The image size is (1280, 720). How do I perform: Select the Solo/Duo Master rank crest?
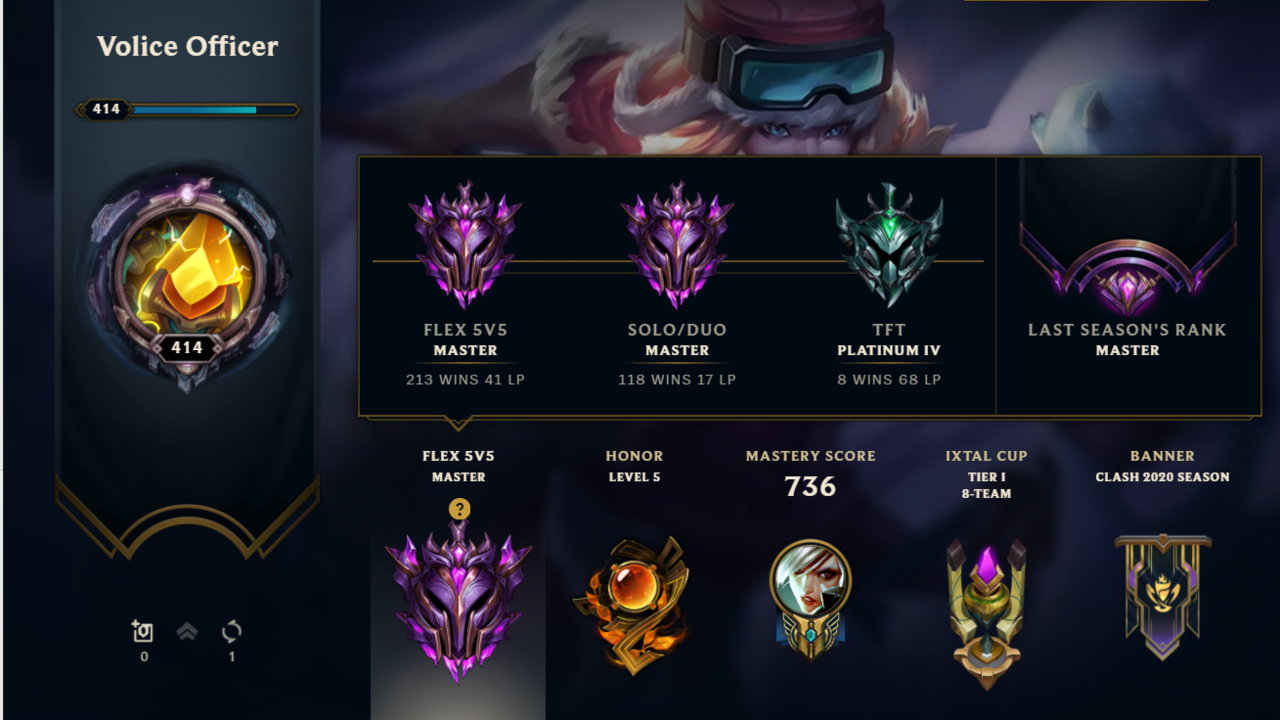pos(677,240)
